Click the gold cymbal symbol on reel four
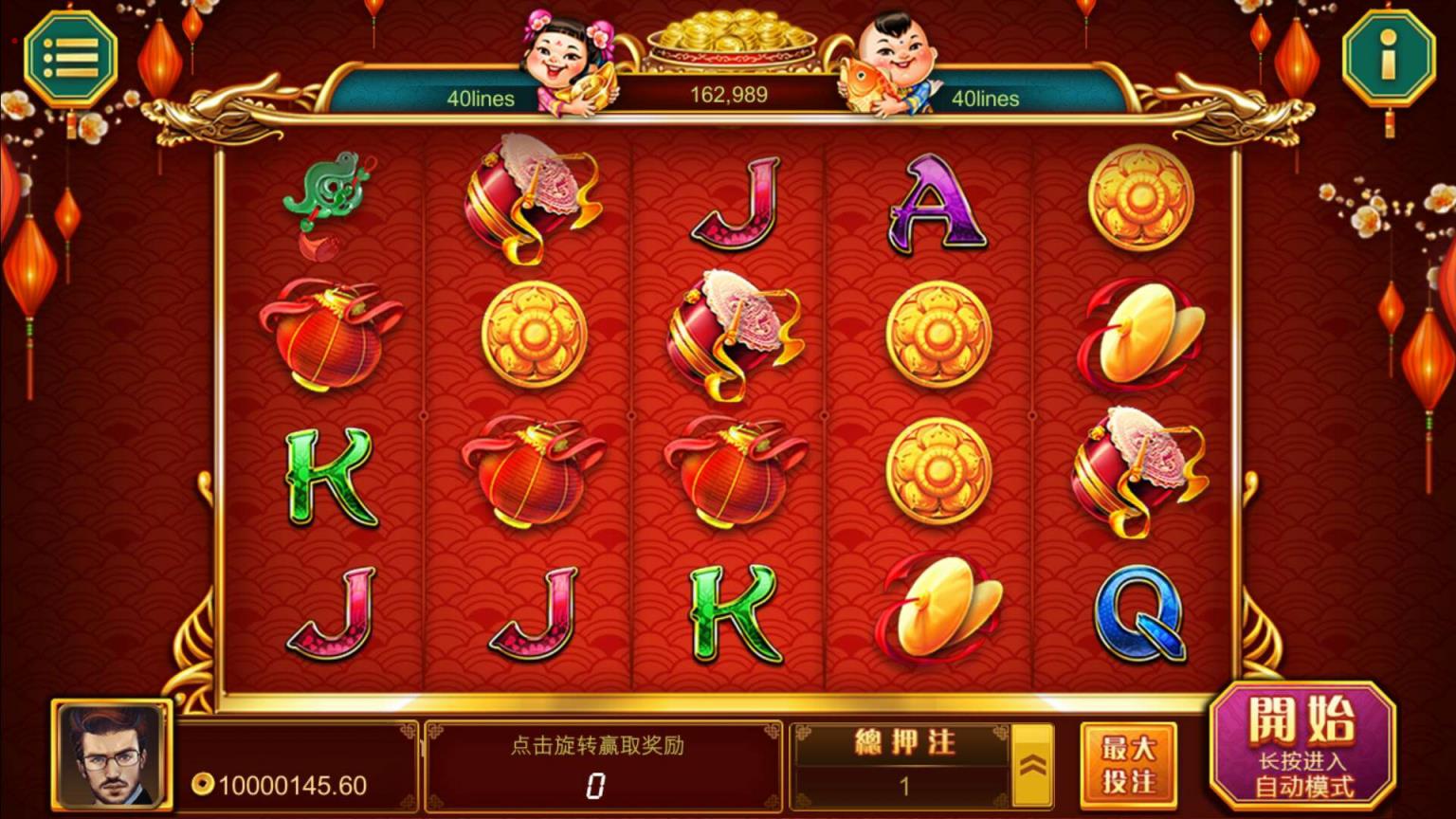This screenshot has width=1456, height=819. pos(939,608)
